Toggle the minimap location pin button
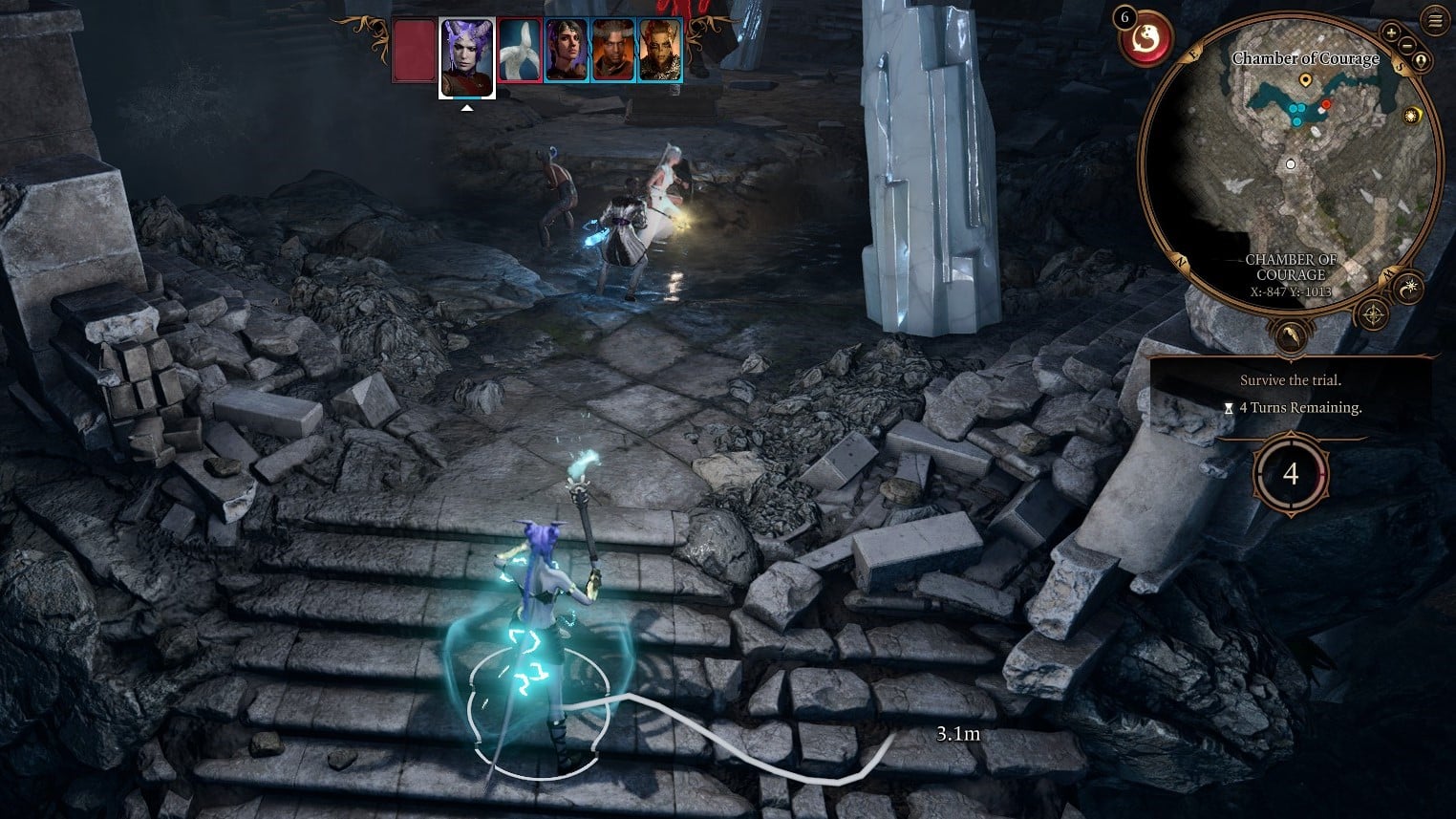This screenshot has width=1456, height=819. click(x=1422, y=60)
